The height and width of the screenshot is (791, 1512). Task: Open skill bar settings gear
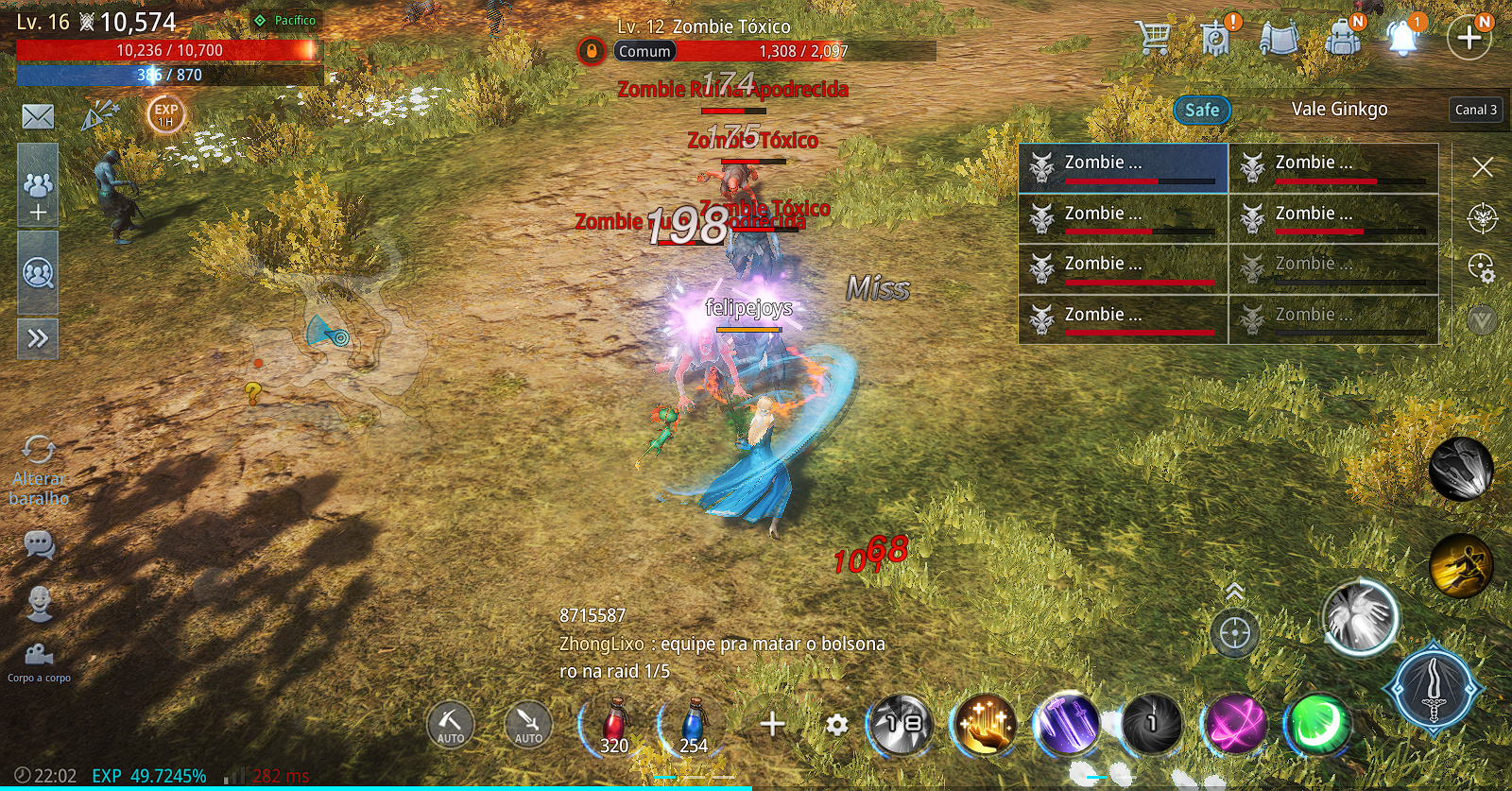(836, 725)
